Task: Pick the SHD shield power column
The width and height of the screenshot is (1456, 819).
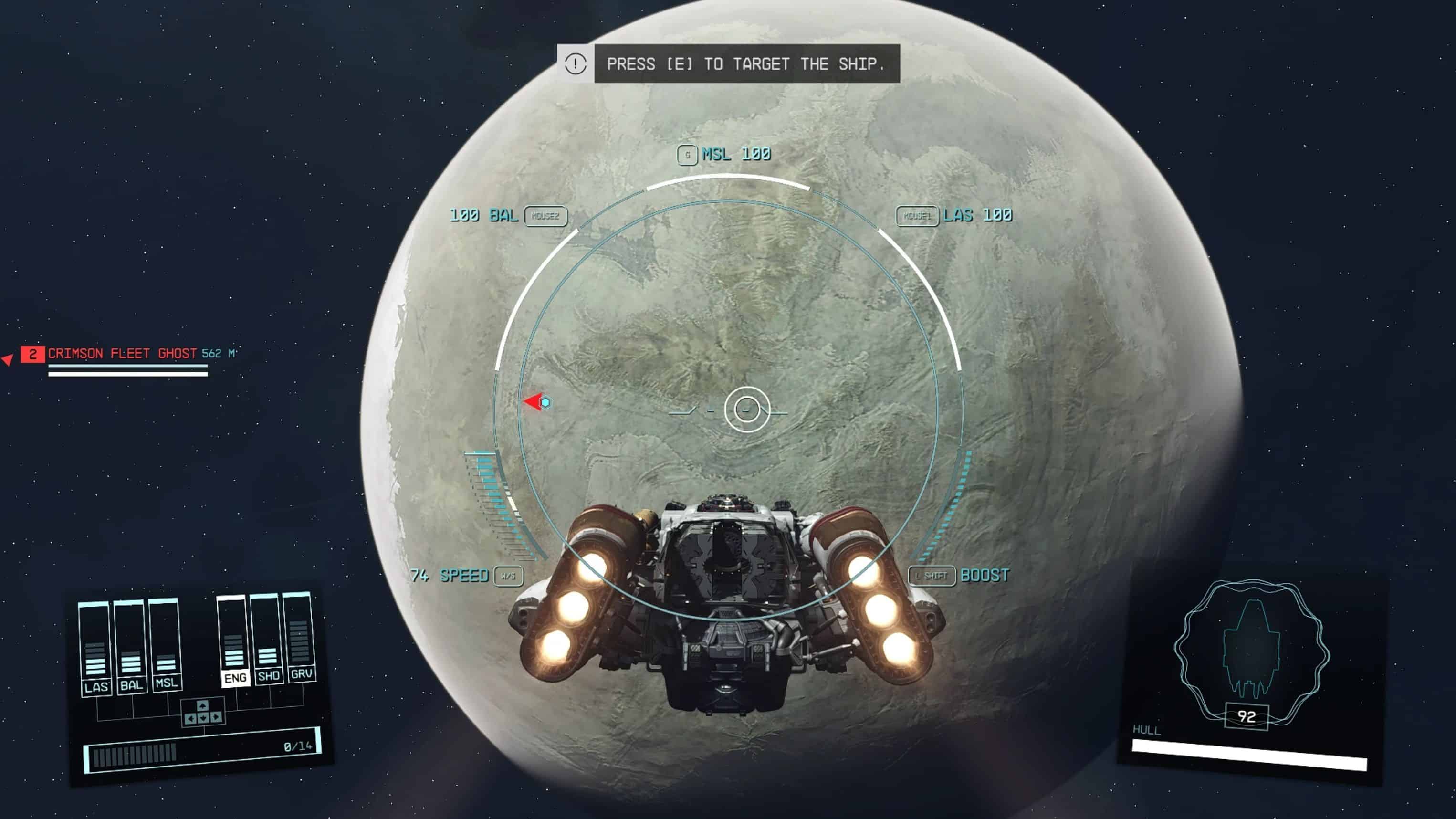Action: tap(267, 639)
